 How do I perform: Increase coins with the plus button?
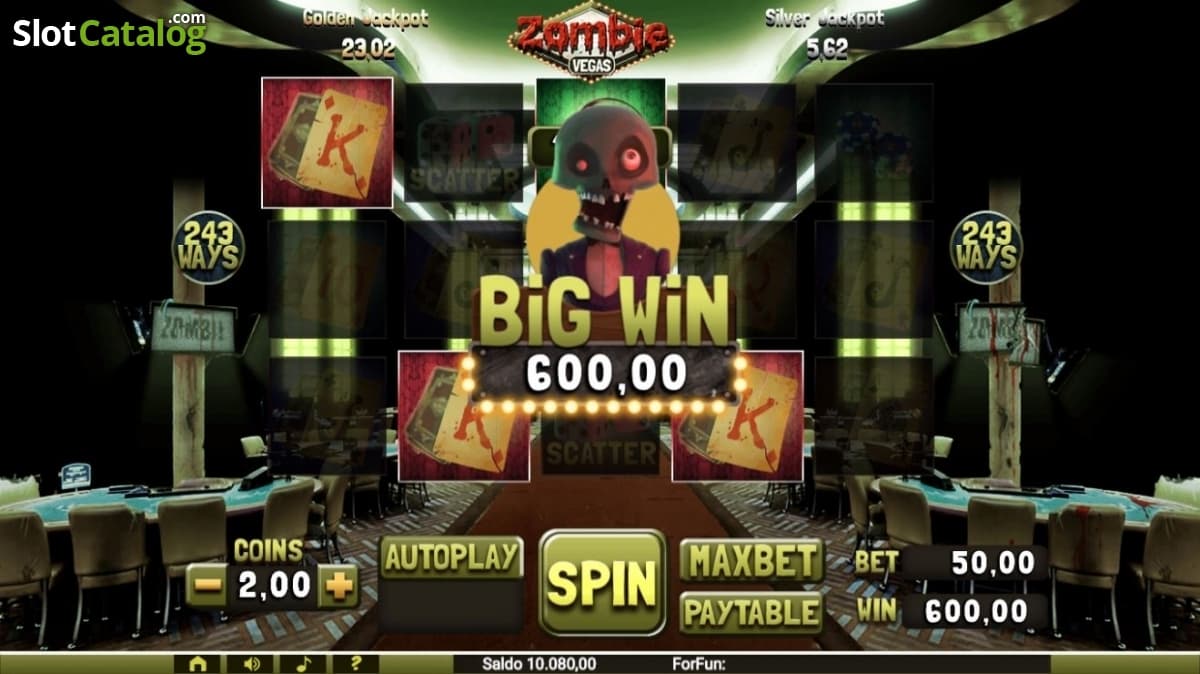point(338,587)
